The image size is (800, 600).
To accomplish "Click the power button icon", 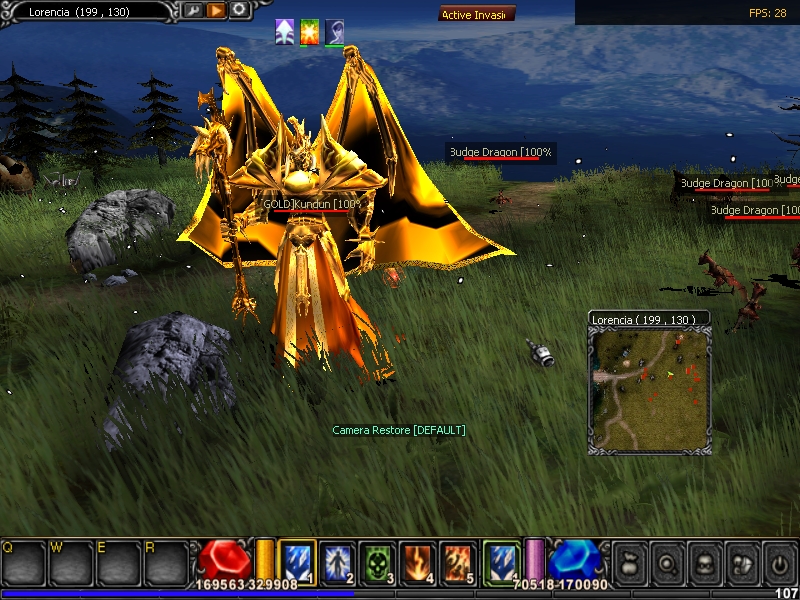I will (x=779, y=563).
